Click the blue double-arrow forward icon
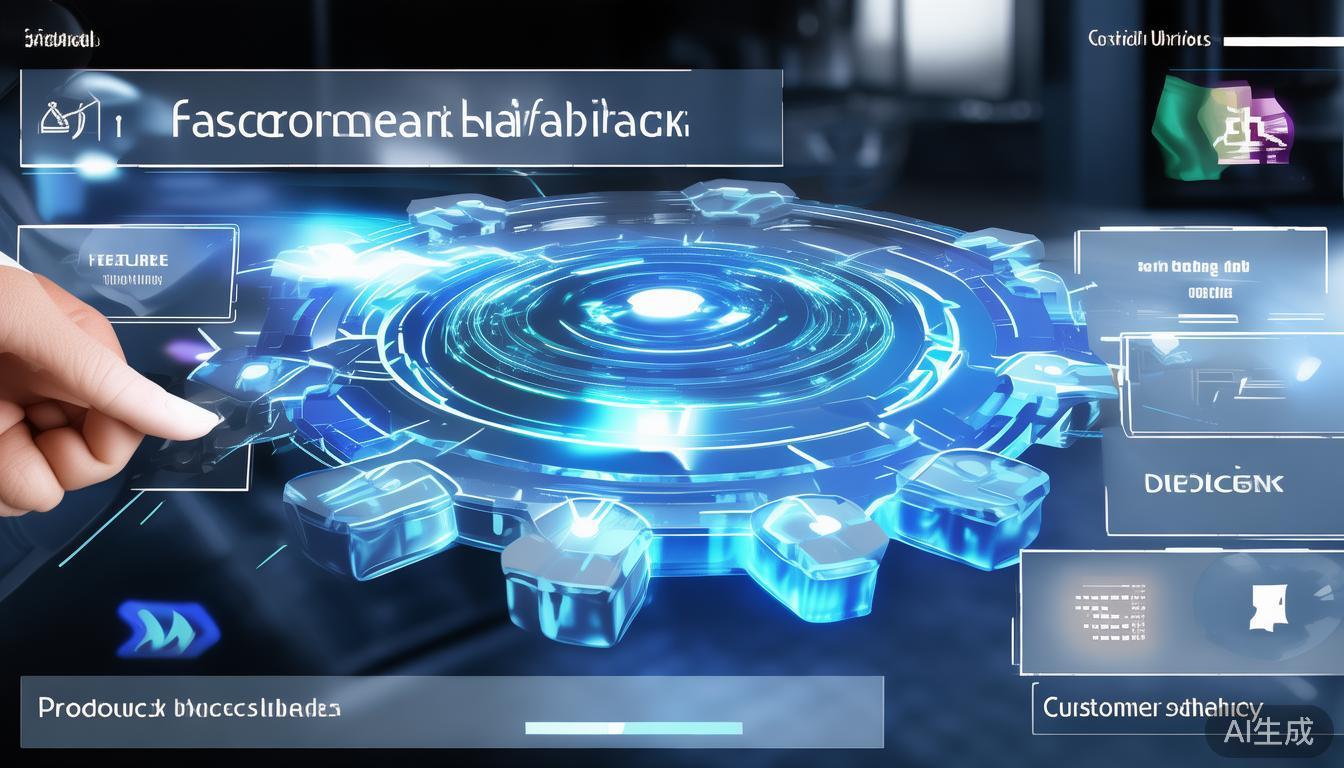 coord(167,628)
